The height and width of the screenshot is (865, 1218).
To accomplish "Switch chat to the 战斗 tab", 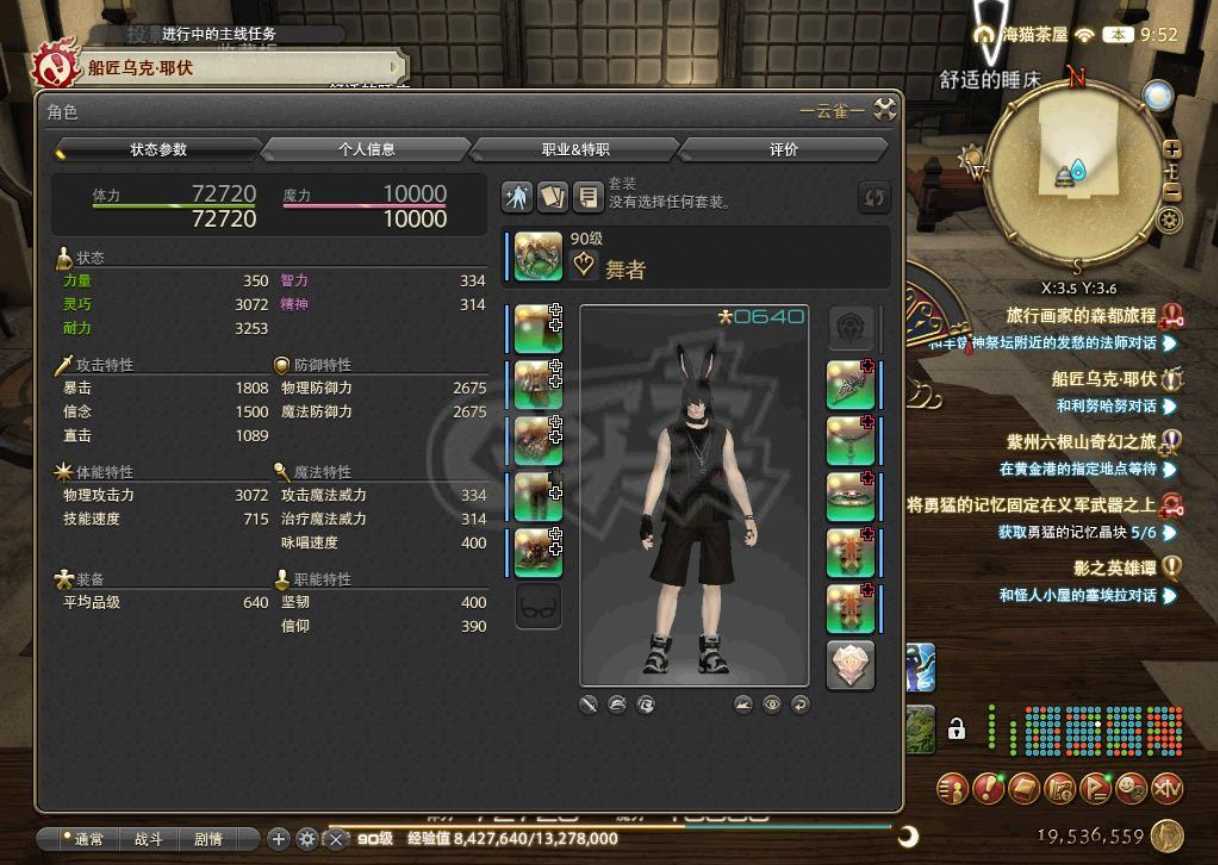I will [148, 839].
